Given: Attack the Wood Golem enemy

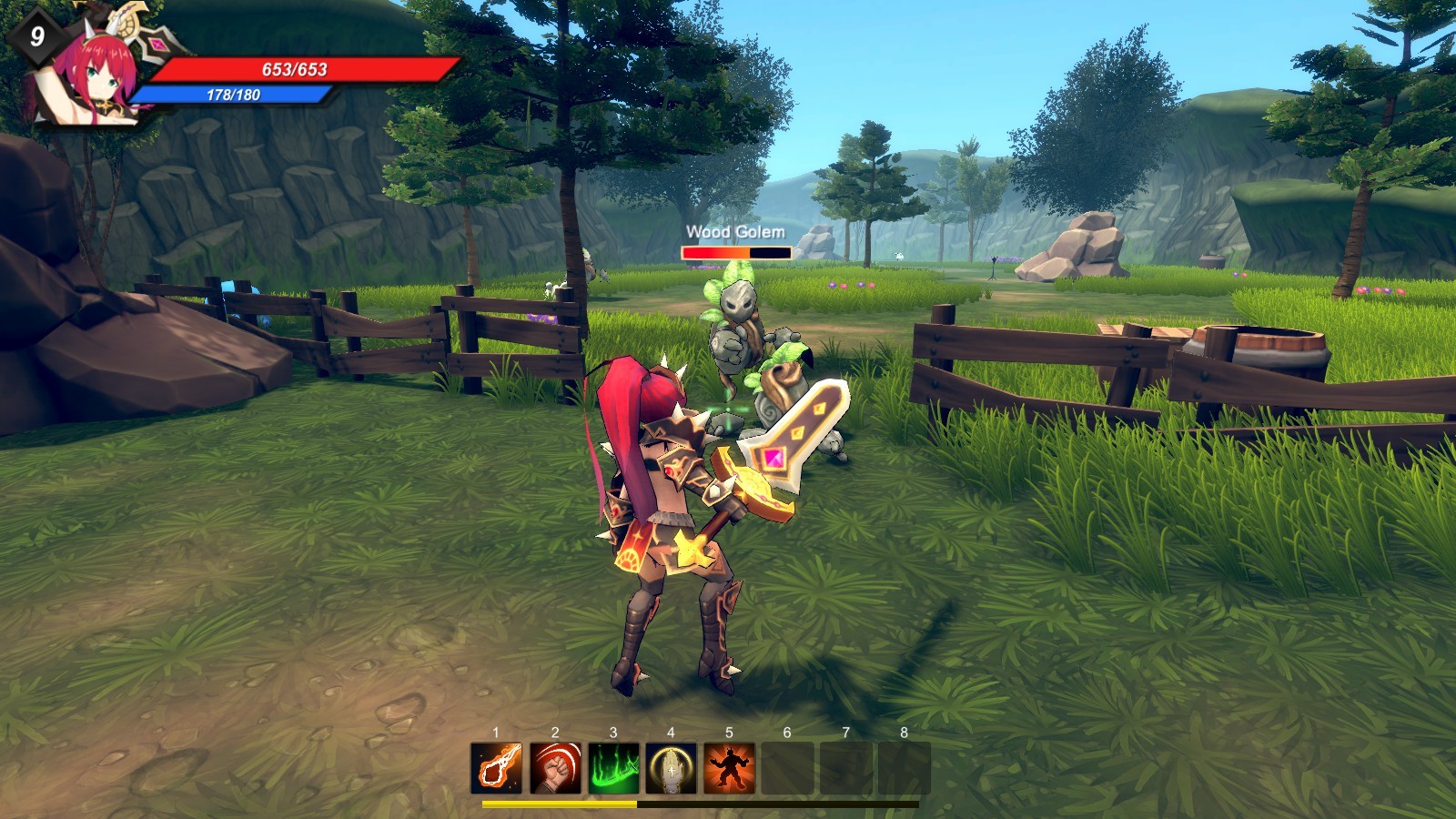Looking at the screenshot, I should 733,337.
